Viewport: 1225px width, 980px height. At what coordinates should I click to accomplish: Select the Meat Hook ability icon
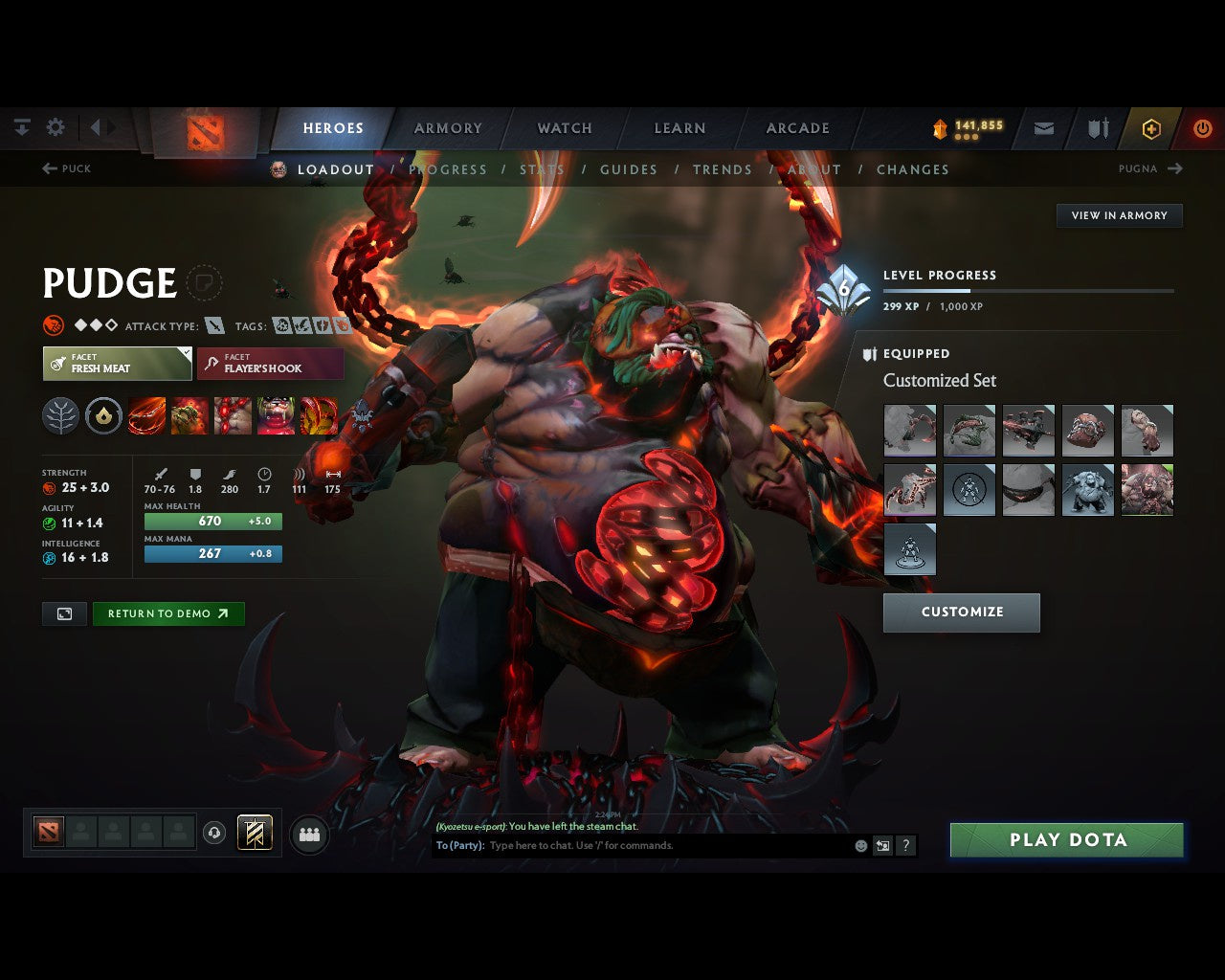tap(146, 415)
